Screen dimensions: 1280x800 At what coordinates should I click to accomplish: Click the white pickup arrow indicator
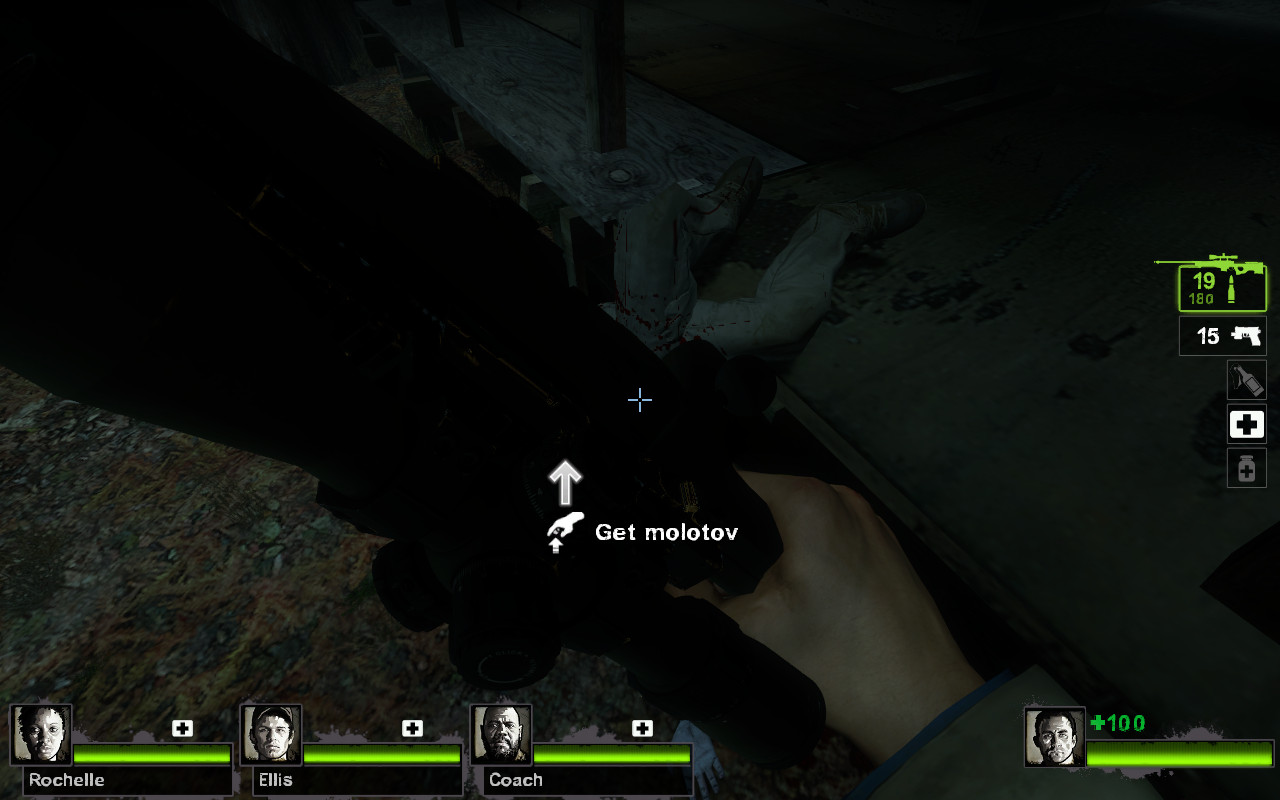click(566, 480)
